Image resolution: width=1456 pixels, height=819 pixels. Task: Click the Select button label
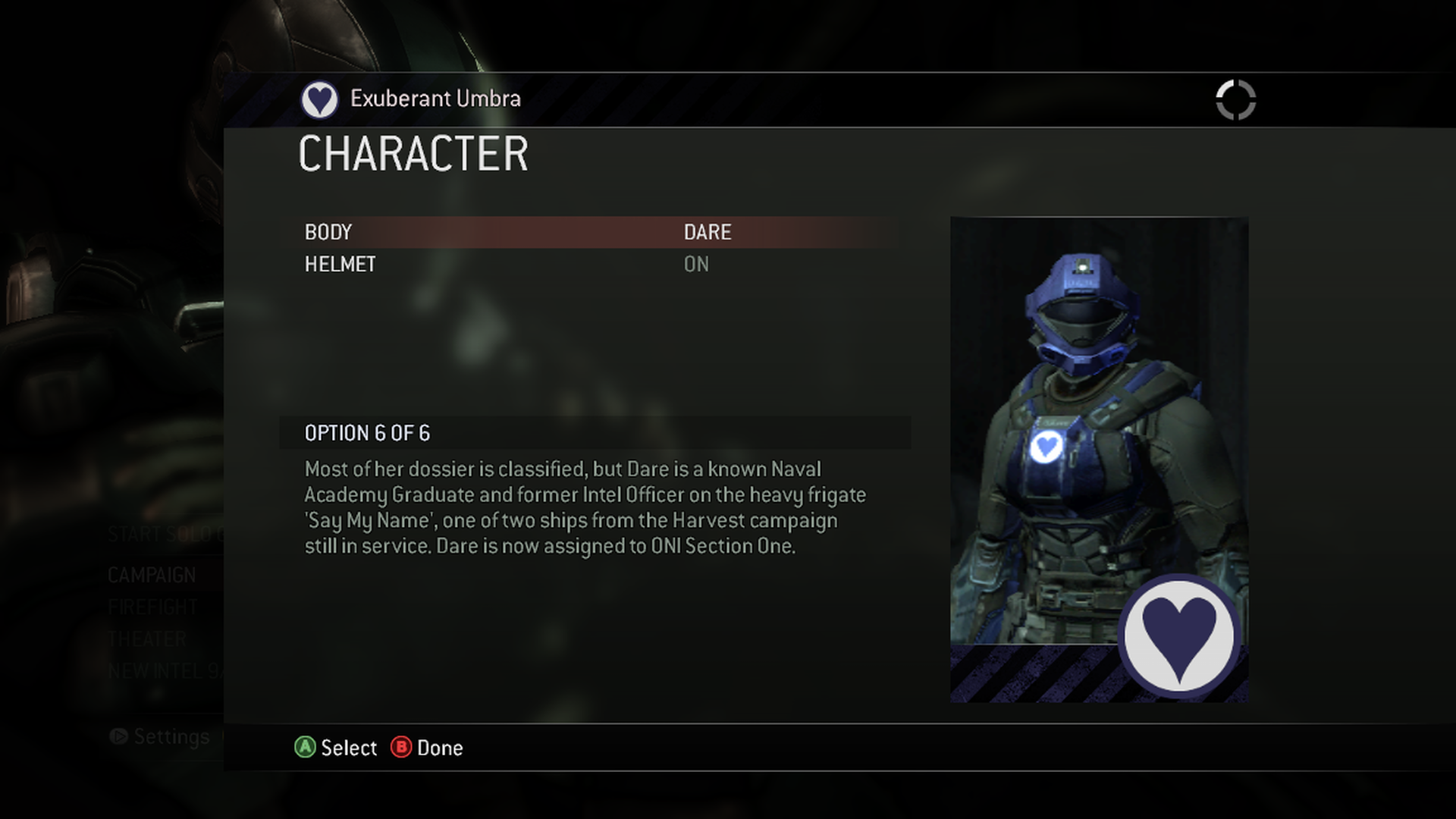[x=348, y=748]
